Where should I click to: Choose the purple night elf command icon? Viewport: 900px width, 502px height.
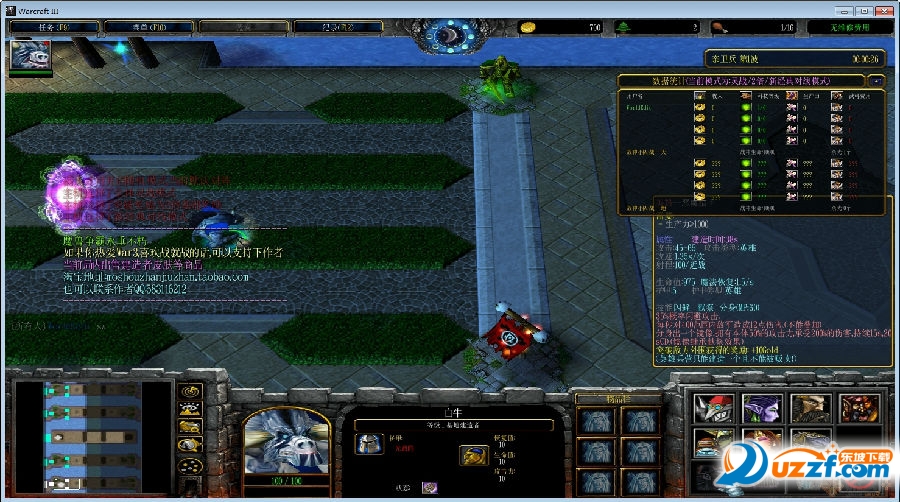[762, 408]
